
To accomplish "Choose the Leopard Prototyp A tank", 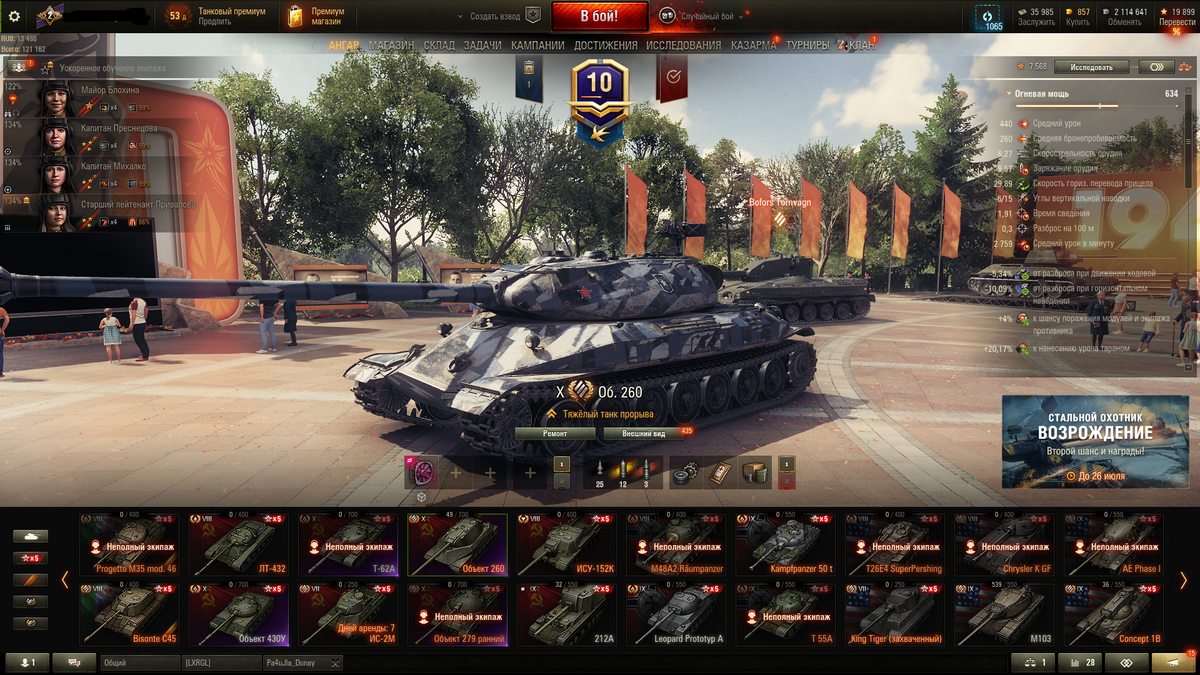I will 676,616.
